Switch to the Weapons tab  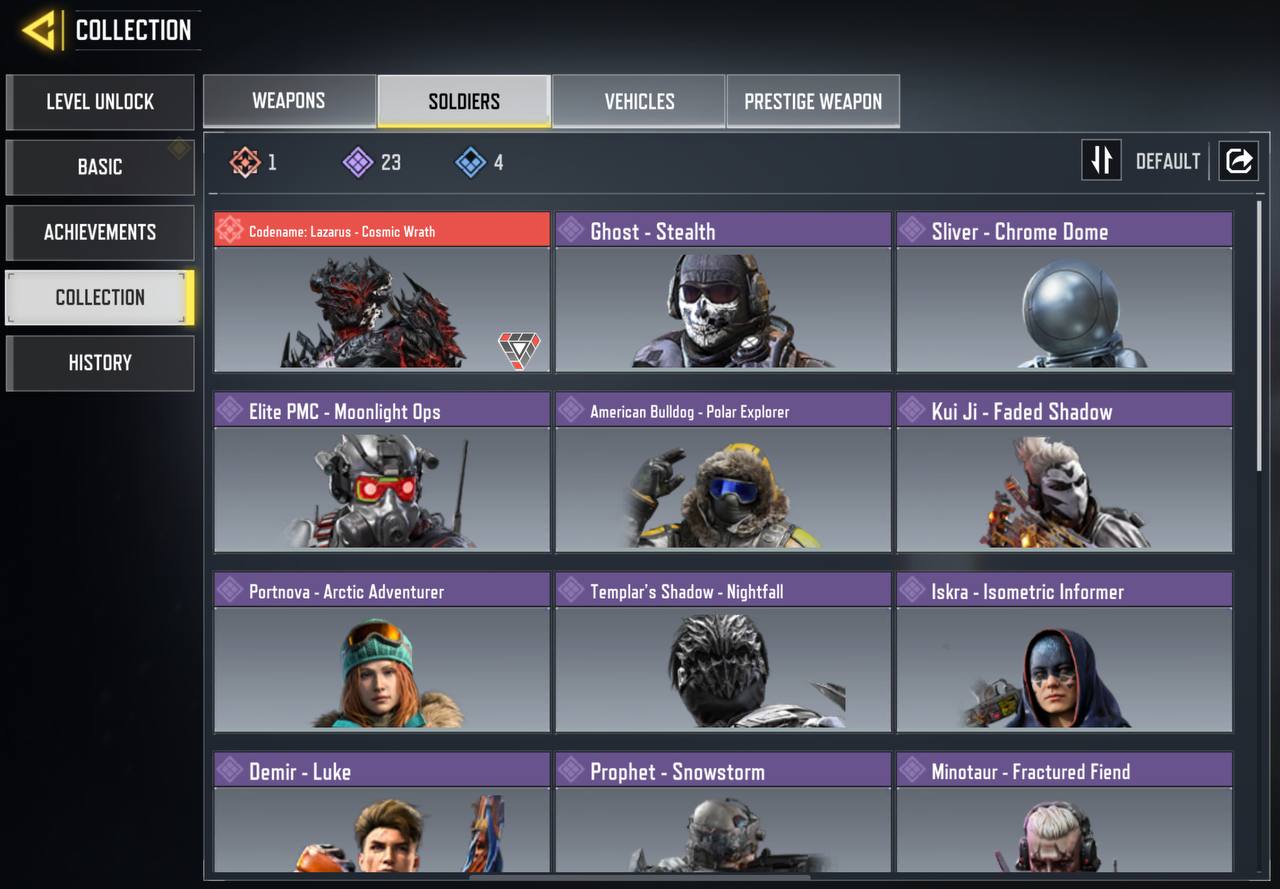(x=289, y=101)
